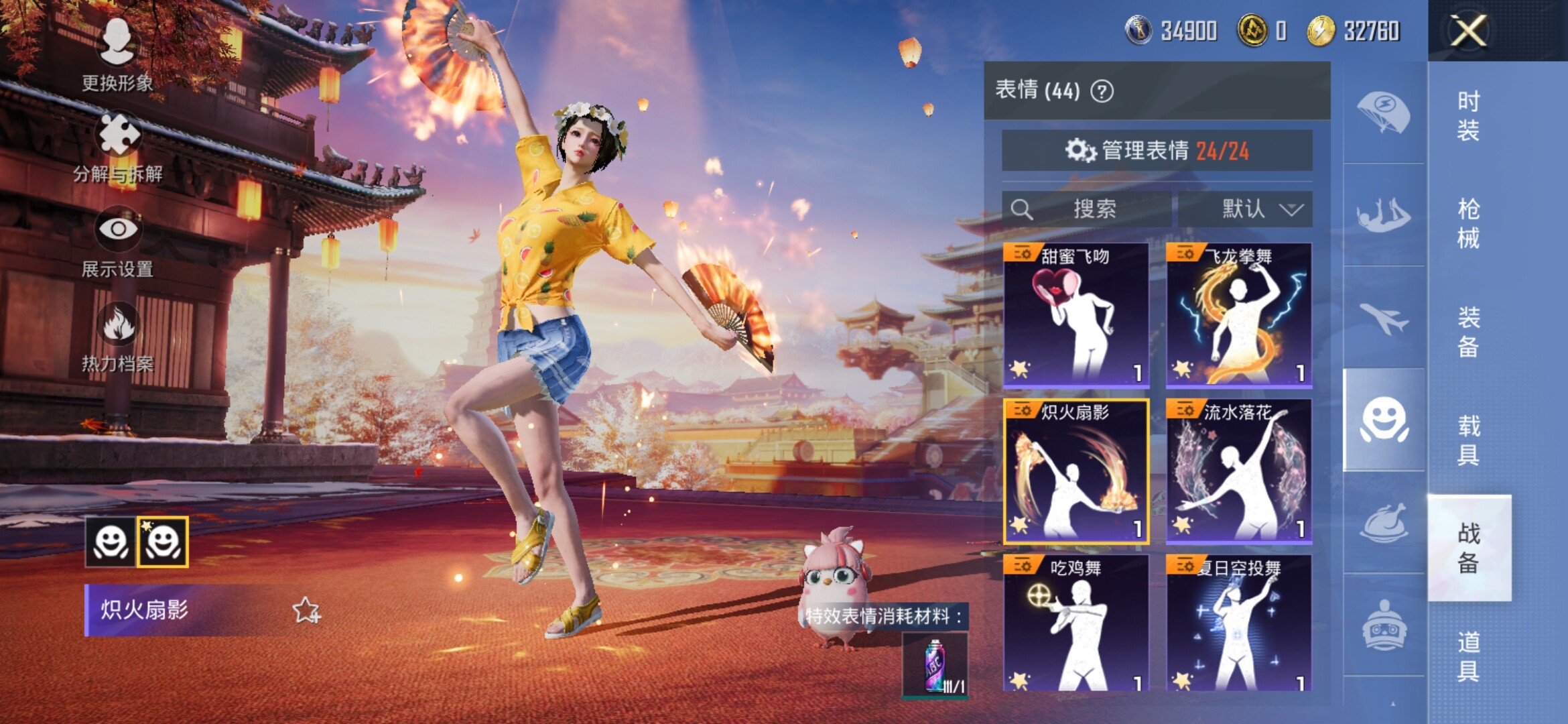
Task: Choose the 炽火扇影 emote tile
Action: click(1076, 471)
